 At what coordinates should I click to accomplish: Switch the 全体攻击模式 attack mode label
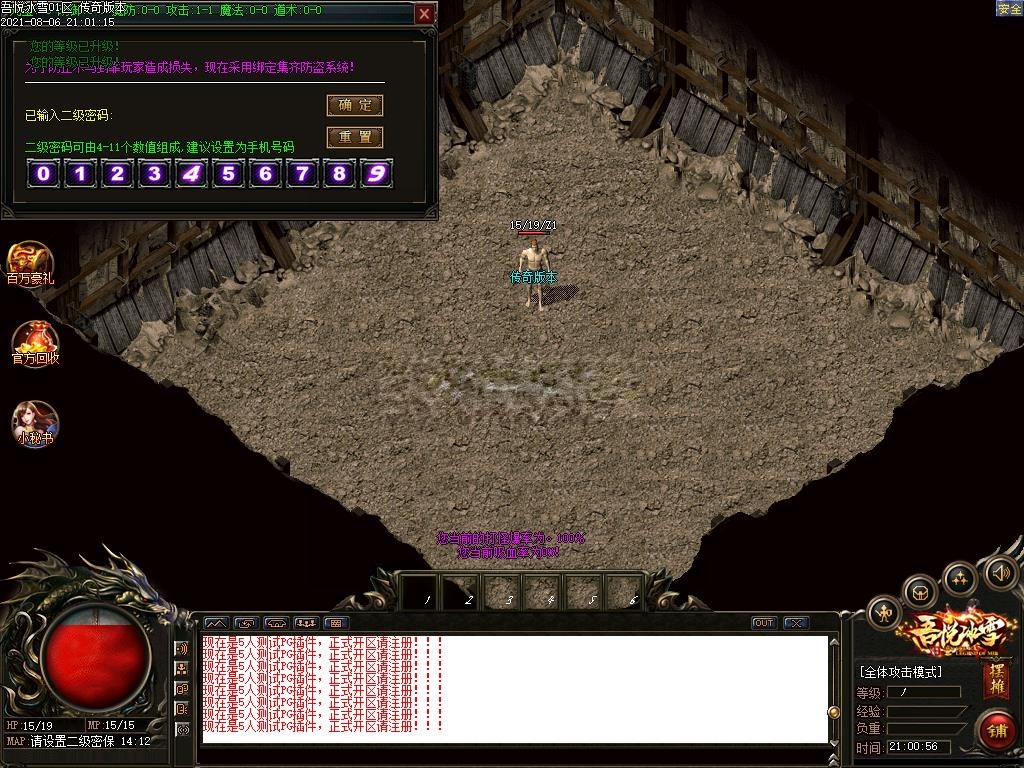point(900,672)
